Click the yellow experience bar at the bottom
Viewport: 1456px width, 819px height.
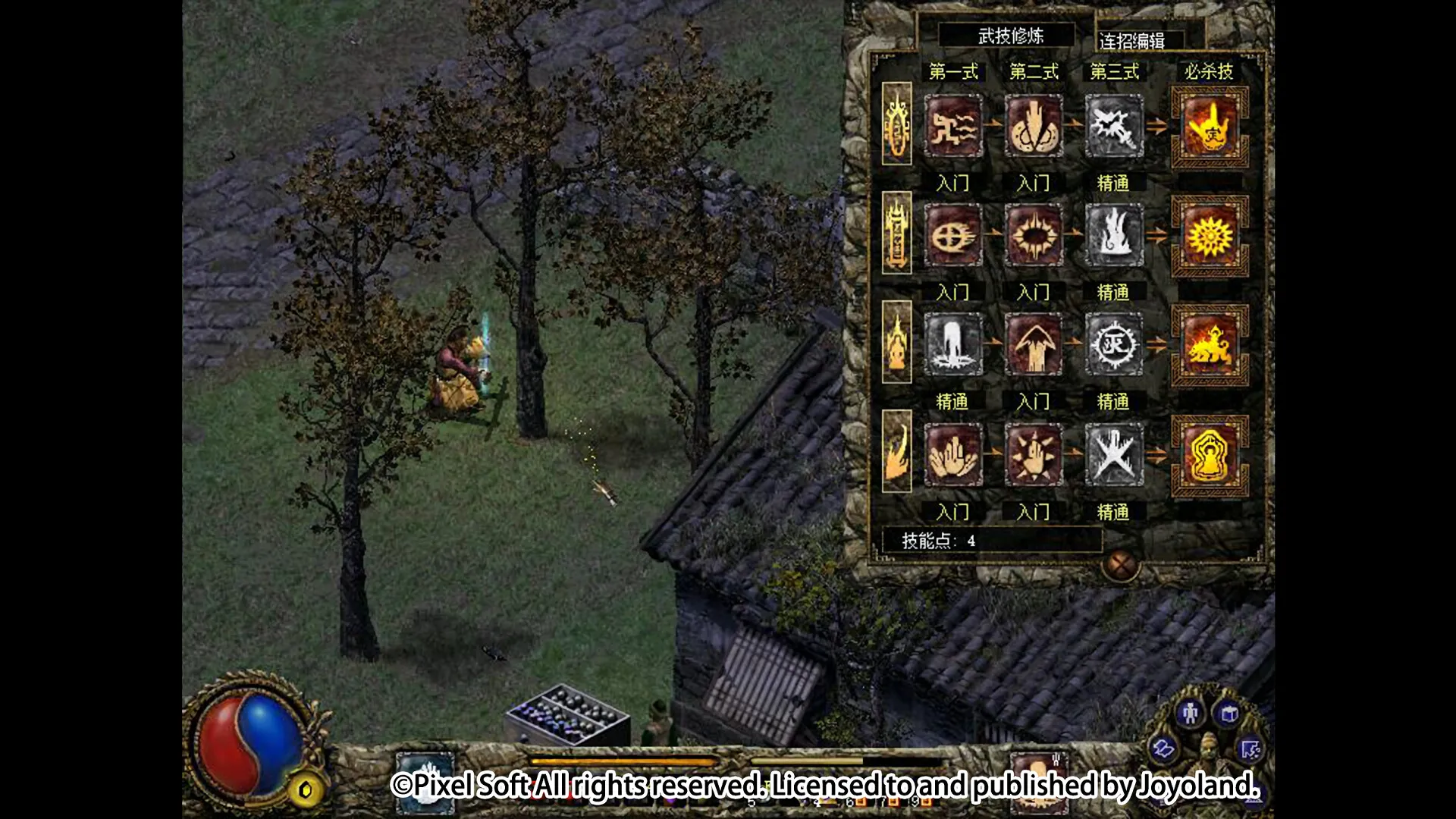point(622,761)
